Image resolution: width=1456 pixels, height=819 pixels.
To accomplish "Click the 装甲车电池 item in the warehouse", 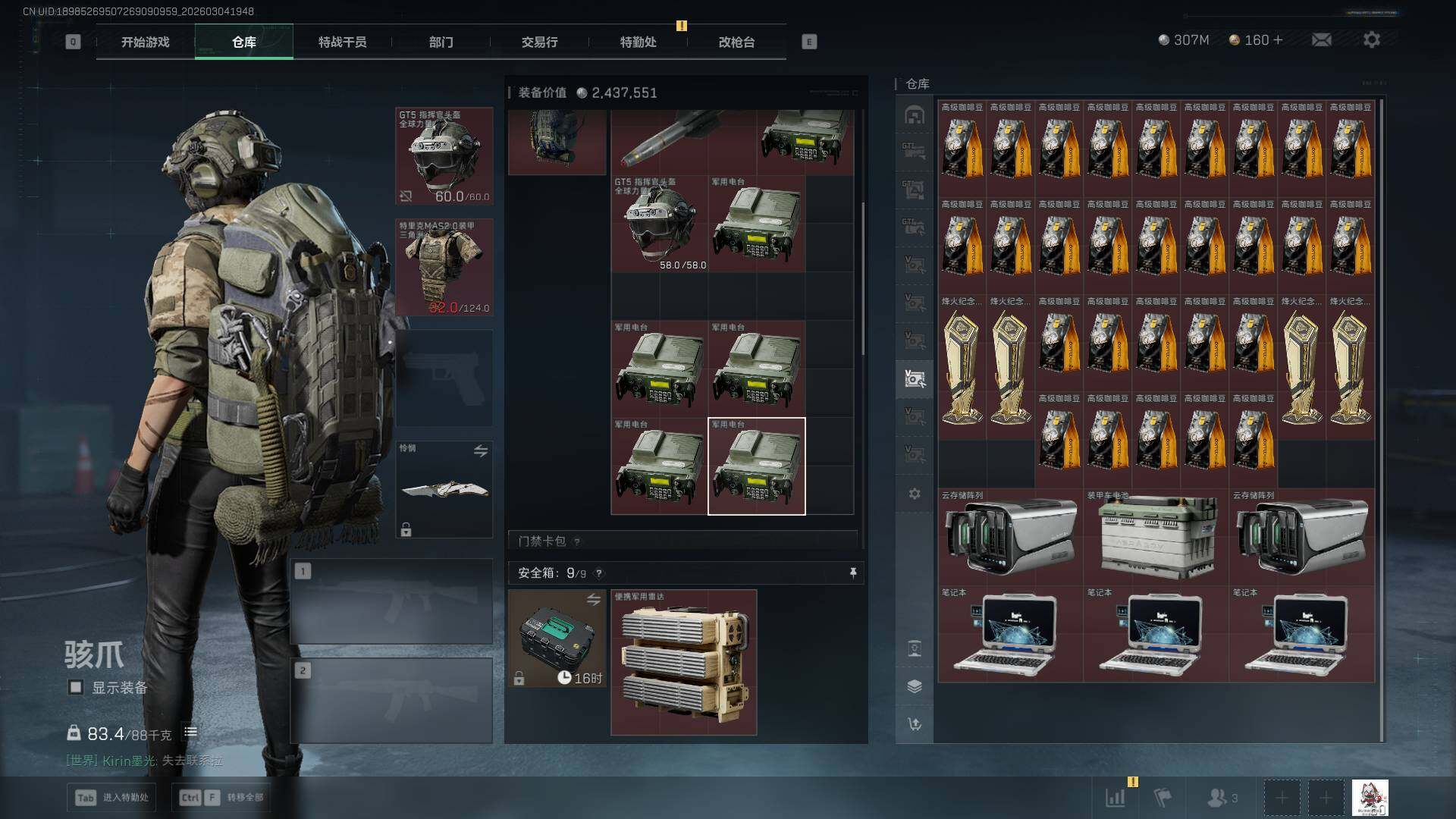I will coord(1155,537).
